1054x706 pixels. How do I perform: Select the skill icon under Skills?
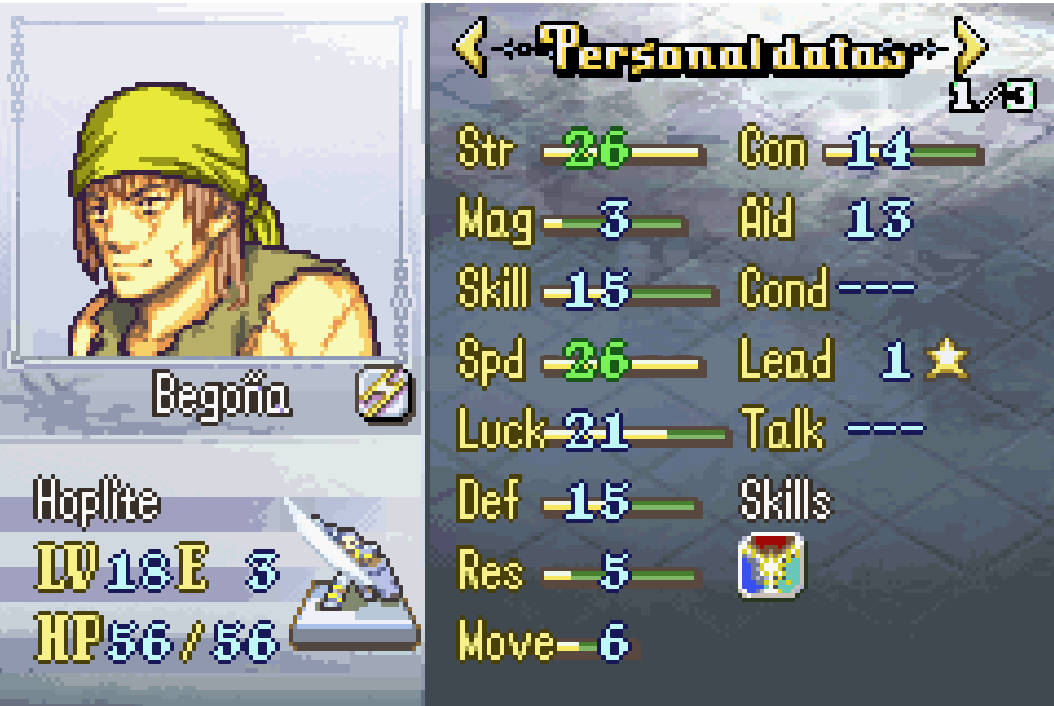coord(771,566)
